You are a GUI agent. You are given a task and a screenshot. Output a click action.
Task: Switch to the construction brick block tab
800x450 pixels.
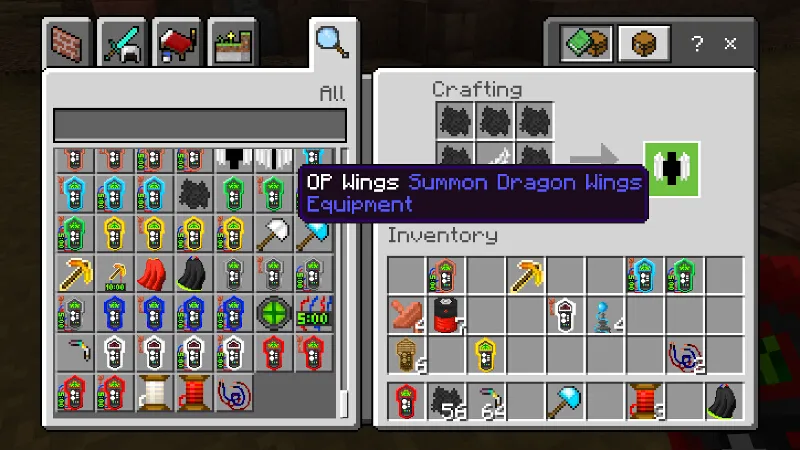click(72, 43)
